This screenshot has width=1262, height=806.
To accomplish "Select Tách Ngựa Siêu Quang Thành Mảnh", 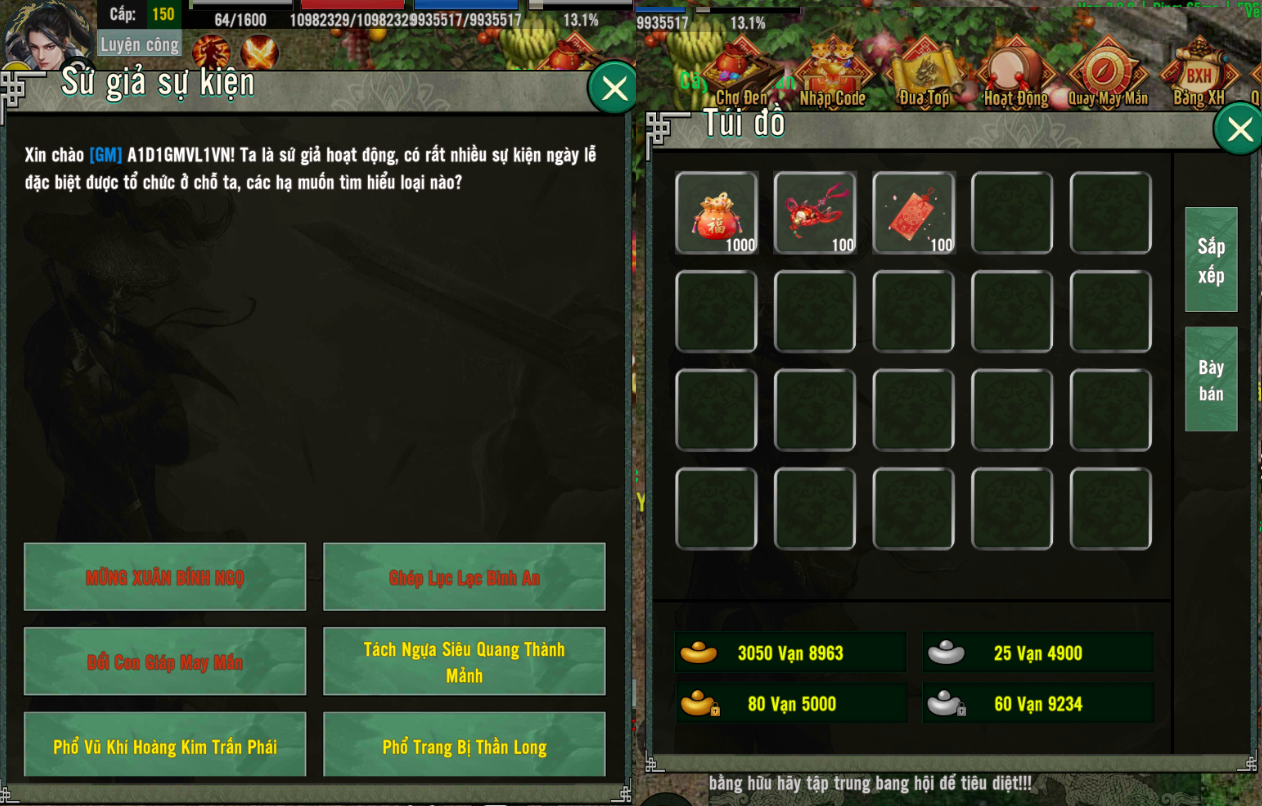I will coord(464,661).
